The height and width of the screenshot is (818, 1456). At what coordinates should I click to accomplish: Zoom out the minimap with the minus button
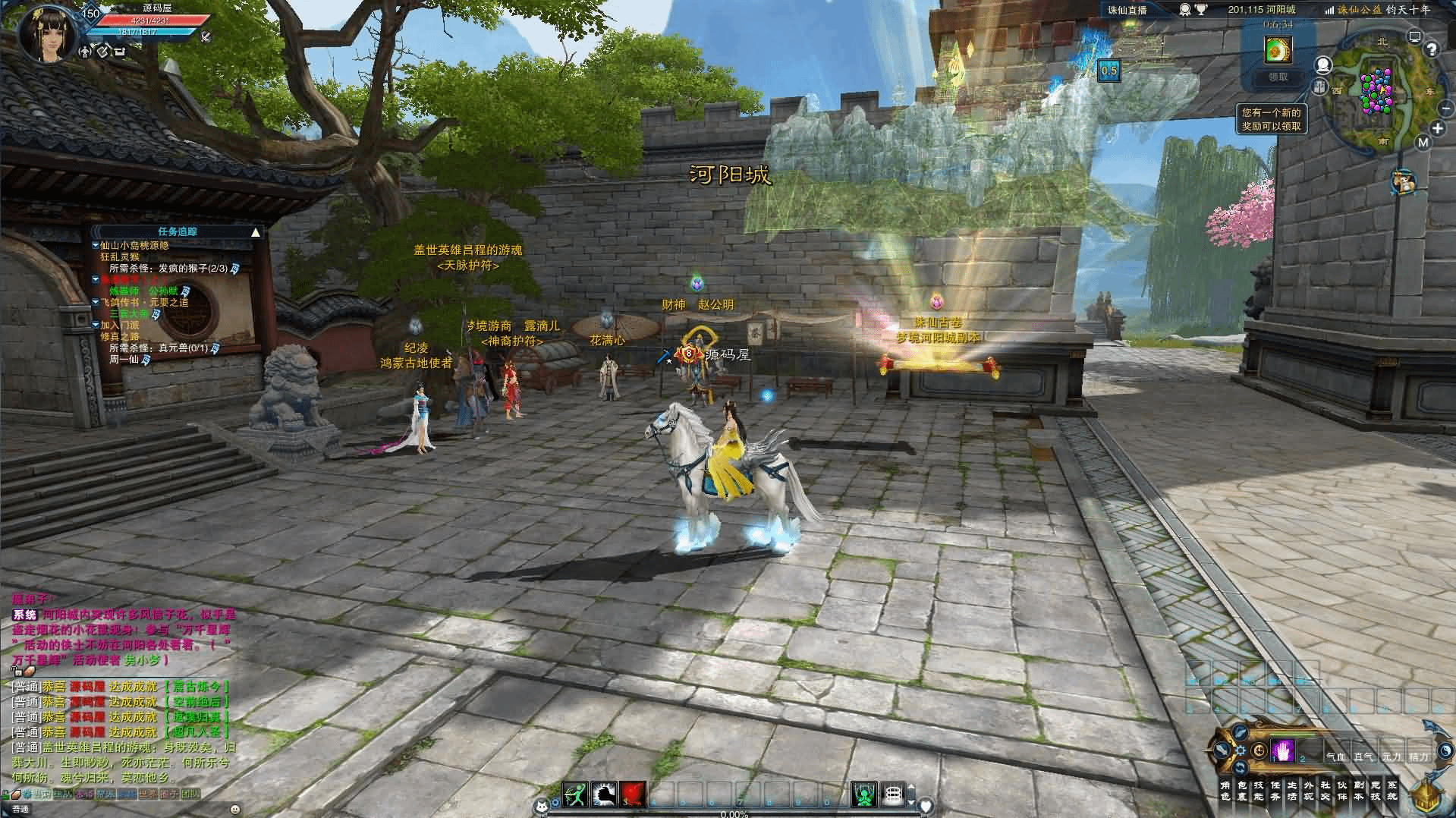point(1445,109)
